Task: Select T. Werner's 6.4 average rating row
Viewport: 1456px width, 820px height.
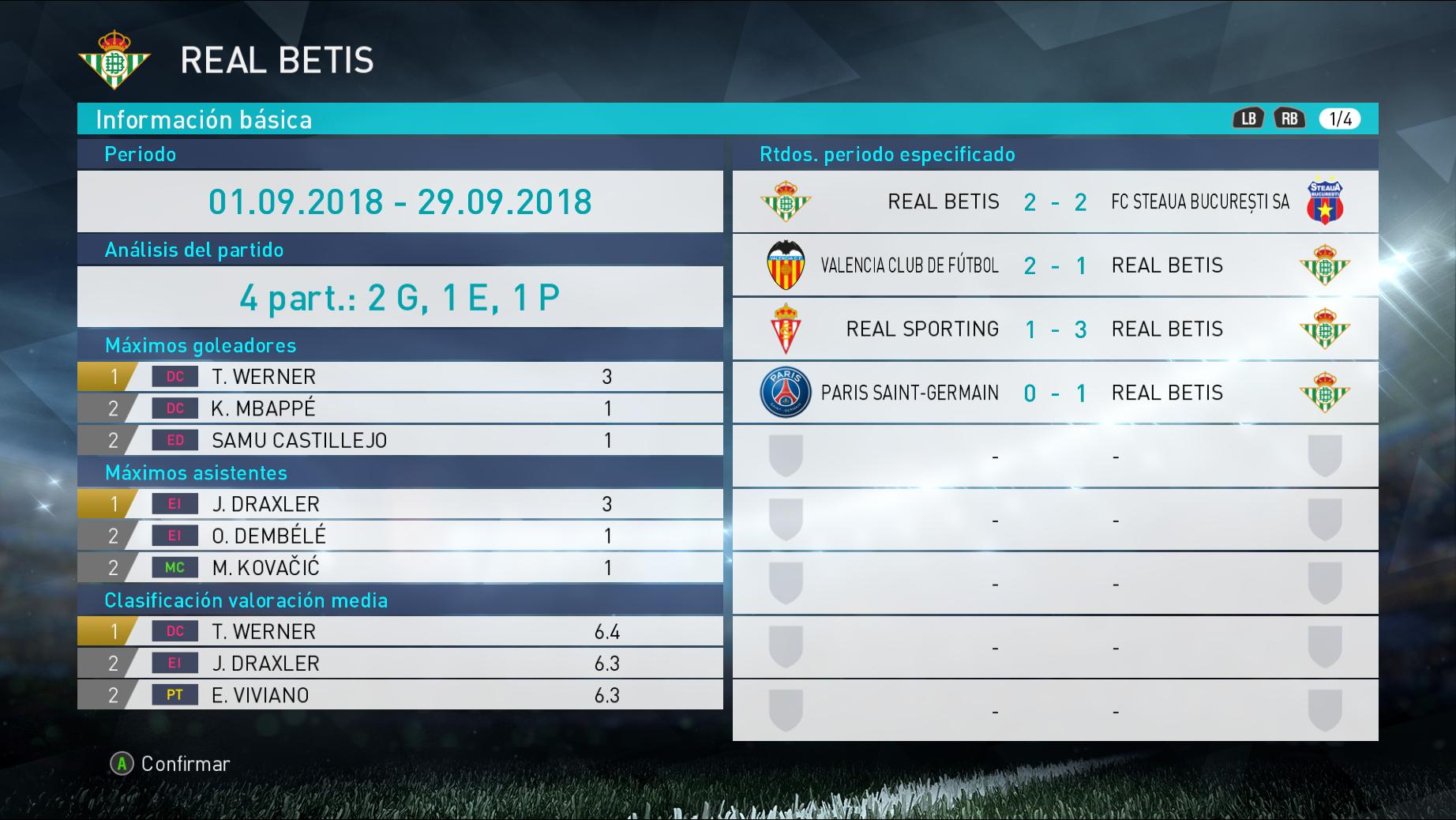Action: (400, 631)
